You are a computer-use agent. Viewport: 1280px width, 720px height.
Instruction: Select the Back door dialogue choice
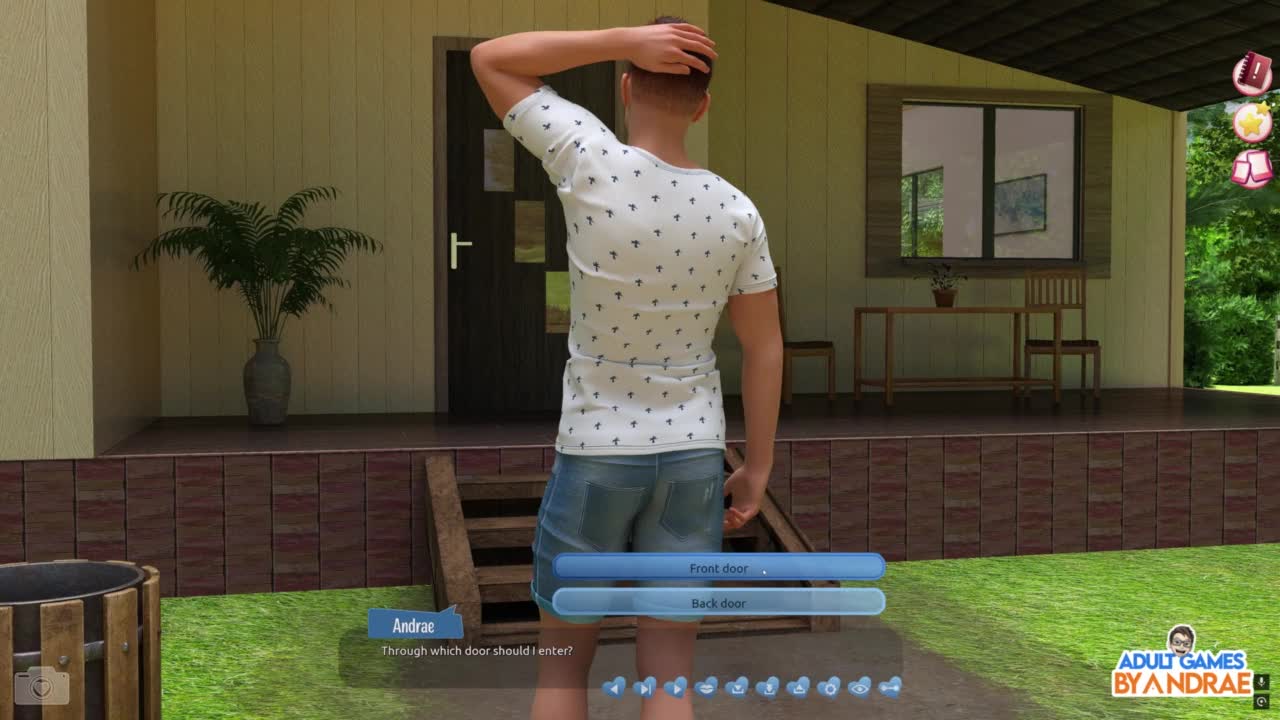pyautogui.click(x=718, y=603)
